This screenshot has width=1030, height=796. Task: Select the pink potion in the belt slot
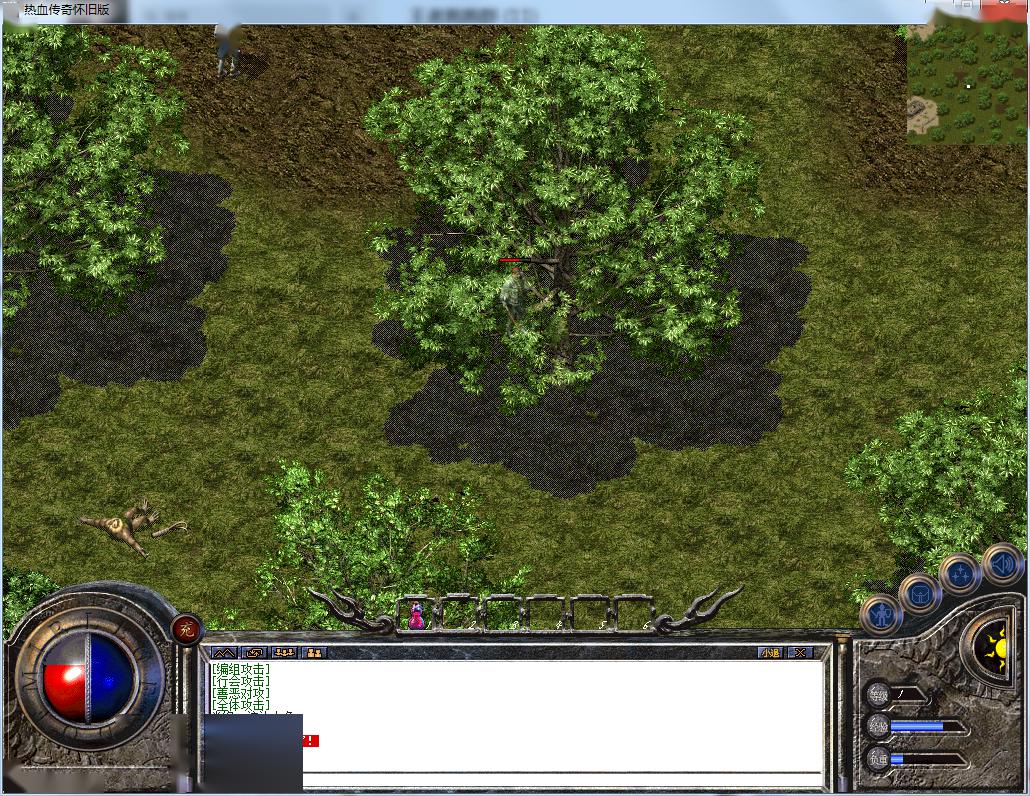pyautogui.click(x=416, y=614)
